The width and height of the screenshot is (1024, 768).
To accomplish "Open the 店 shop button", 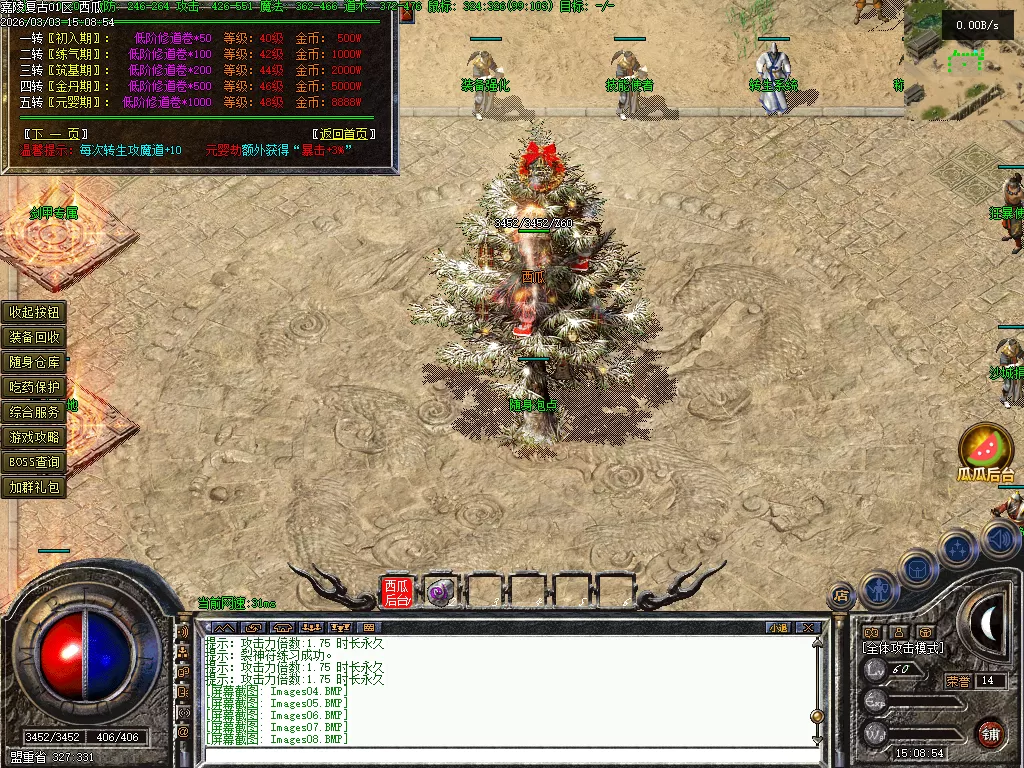I will point(840,596).
